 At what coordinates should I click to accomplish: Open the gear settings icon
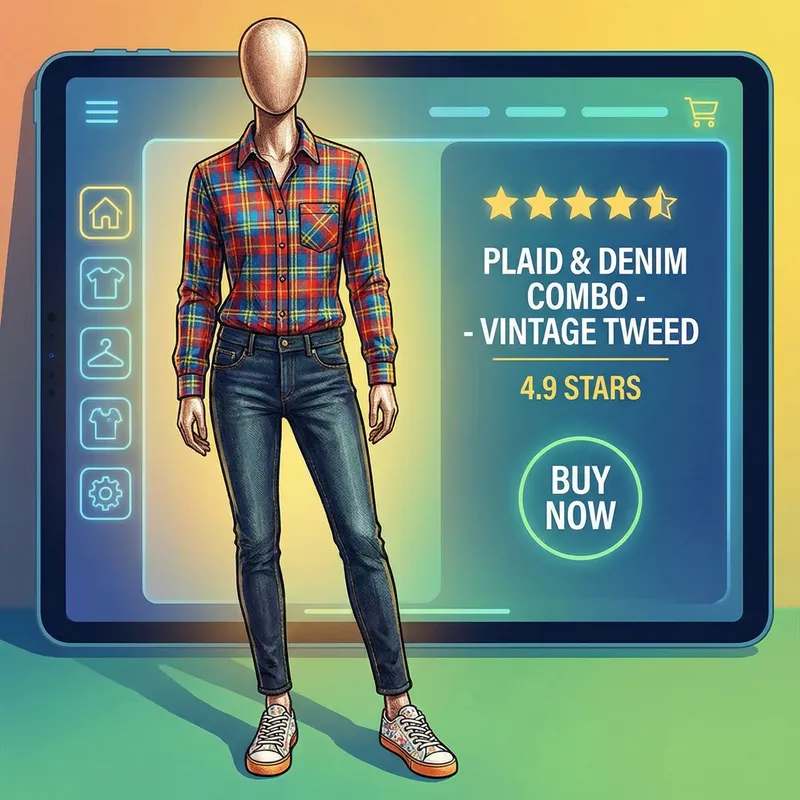click(x=103, y=492)
